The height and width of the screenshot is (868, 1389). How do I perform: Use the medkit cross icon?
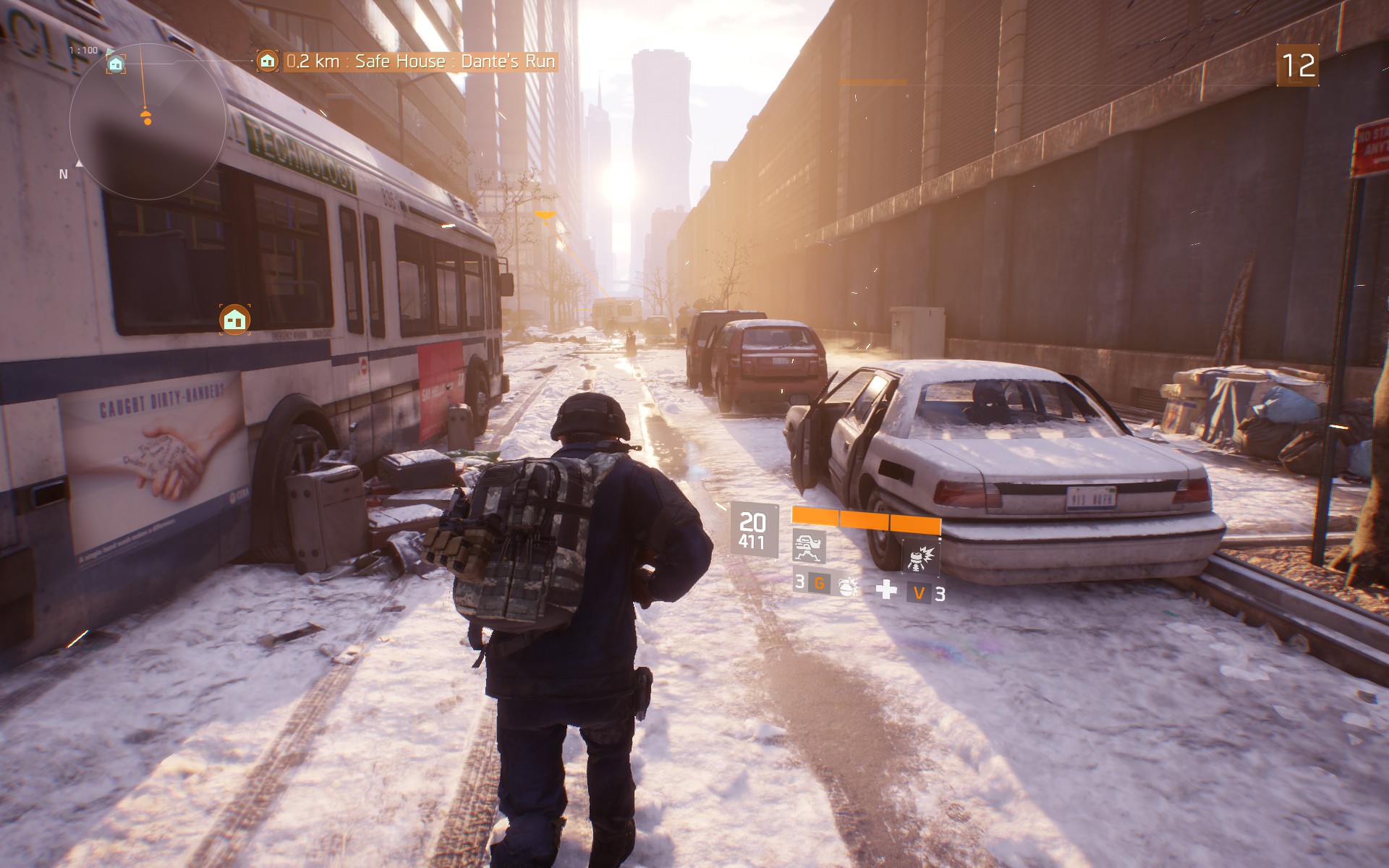[886, 590]
